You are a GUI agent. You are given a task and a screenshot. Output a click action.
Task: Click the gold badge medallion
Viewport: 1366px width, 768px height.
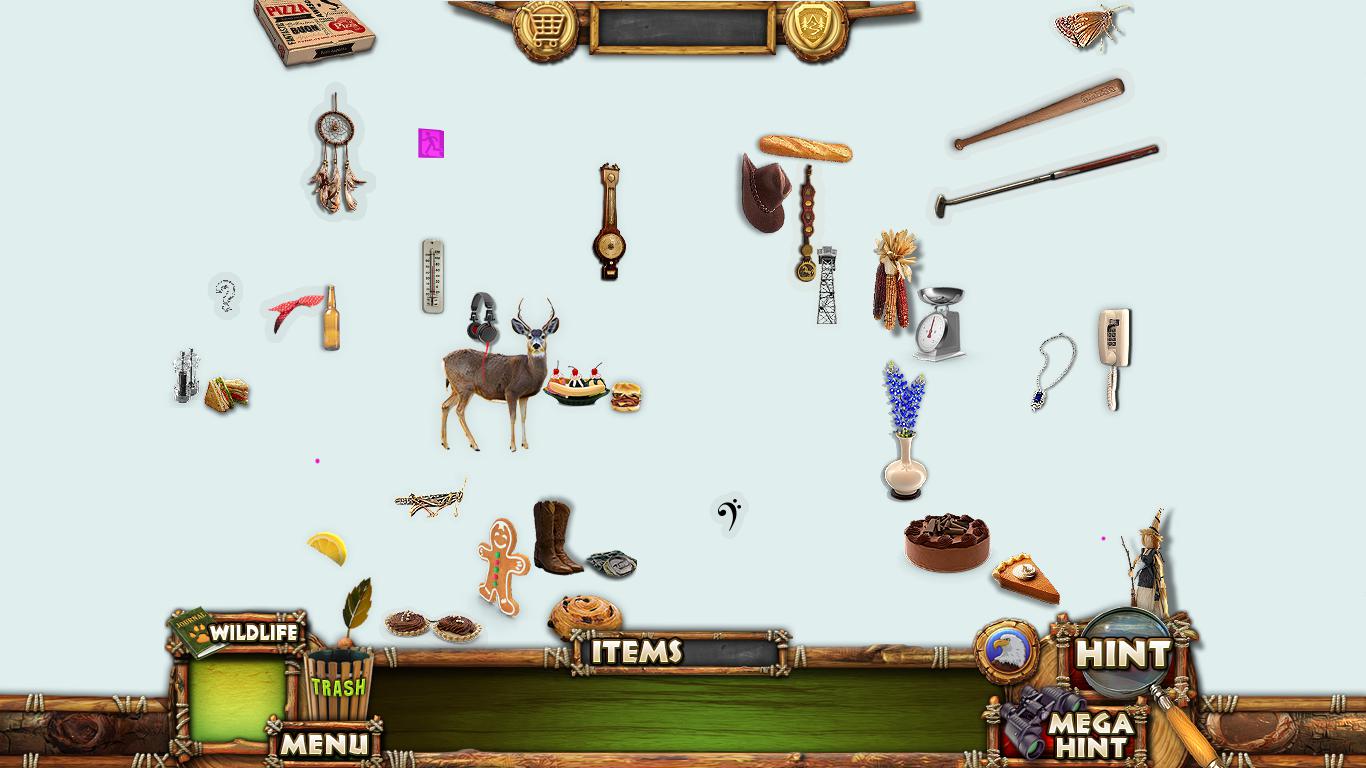815,30
